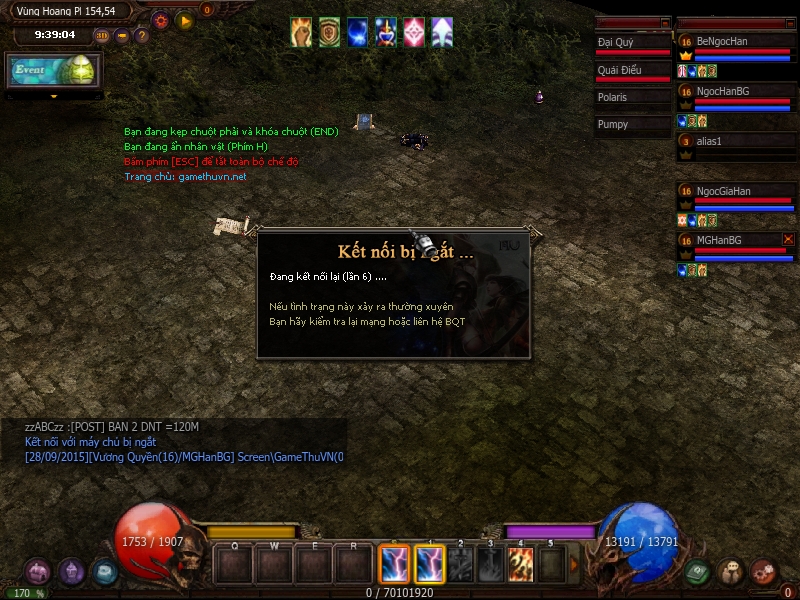Image resolution: width=800 pixels, height=600 pixels.
Task: Activate the highlighted lightning skill in slot 1
Action: [x=429, y=564]
